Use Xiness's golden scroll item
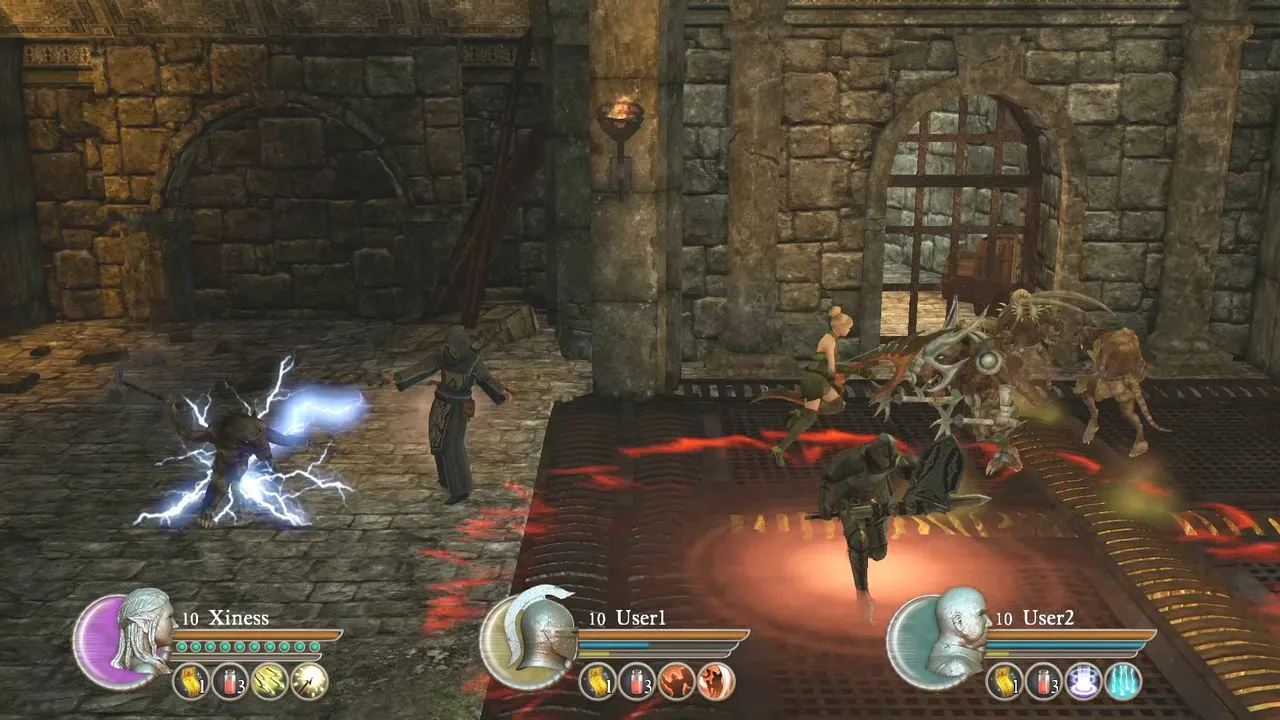The height and width of the screenshot is (720, 1280). (x=191, y=681)
